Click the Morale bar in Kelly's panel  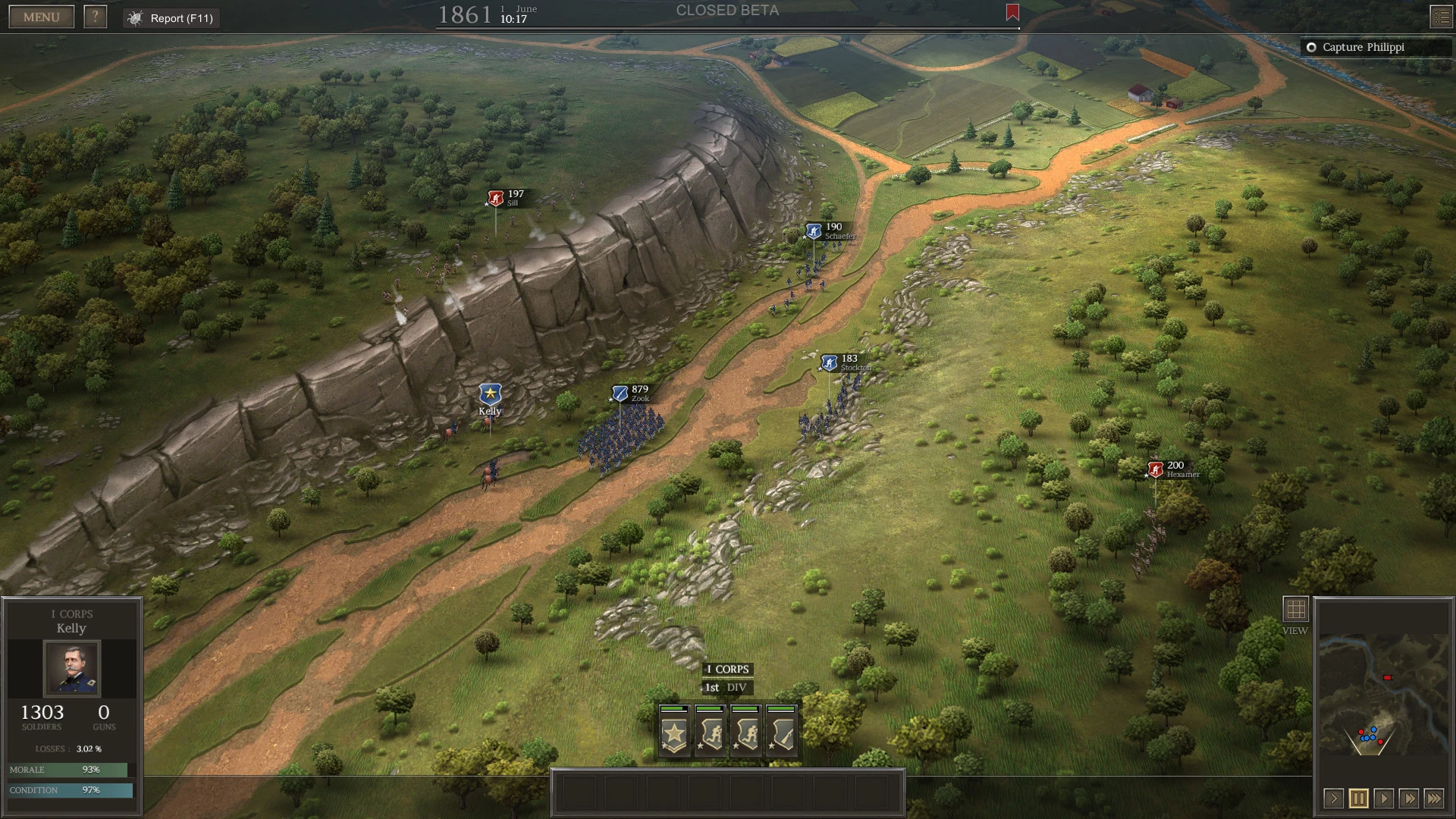pyautogui.click(x=67, y=769)
